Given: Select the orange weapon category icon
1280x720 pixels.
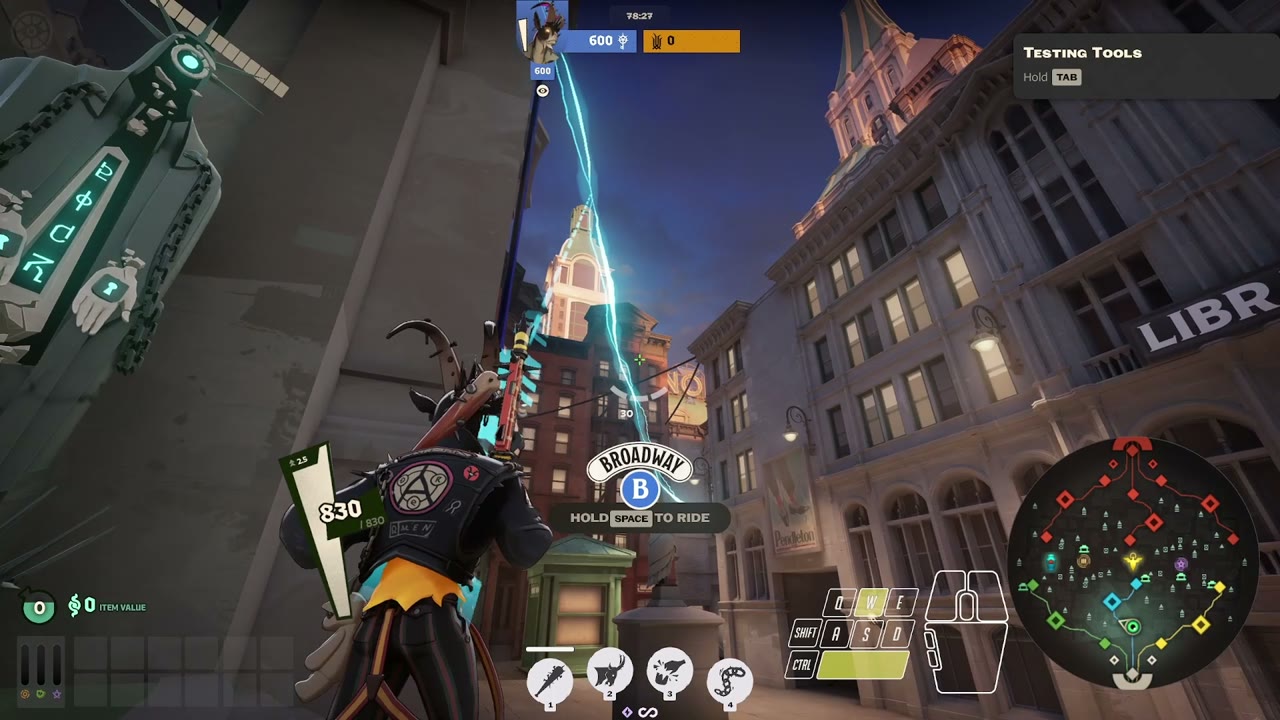Looking at the screenshot, I should (x=25, y=693).
